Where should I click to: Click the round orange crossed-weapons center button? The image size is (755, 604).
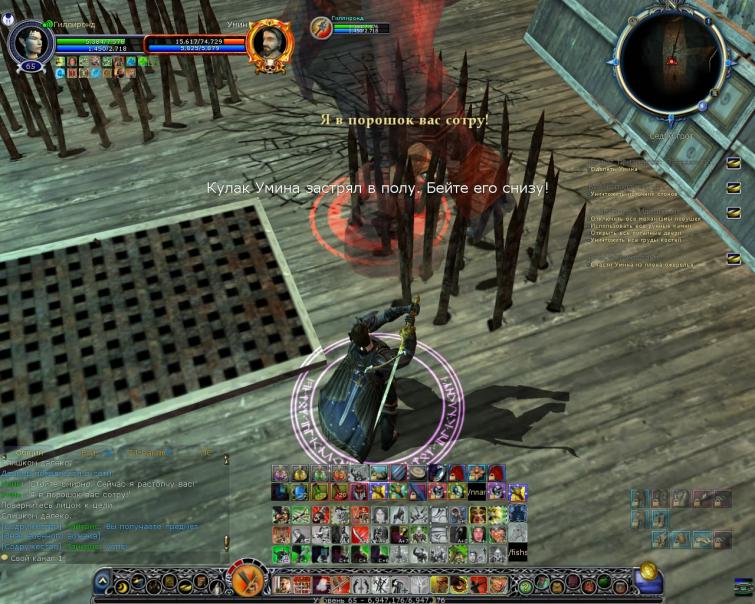pos(247,578)
